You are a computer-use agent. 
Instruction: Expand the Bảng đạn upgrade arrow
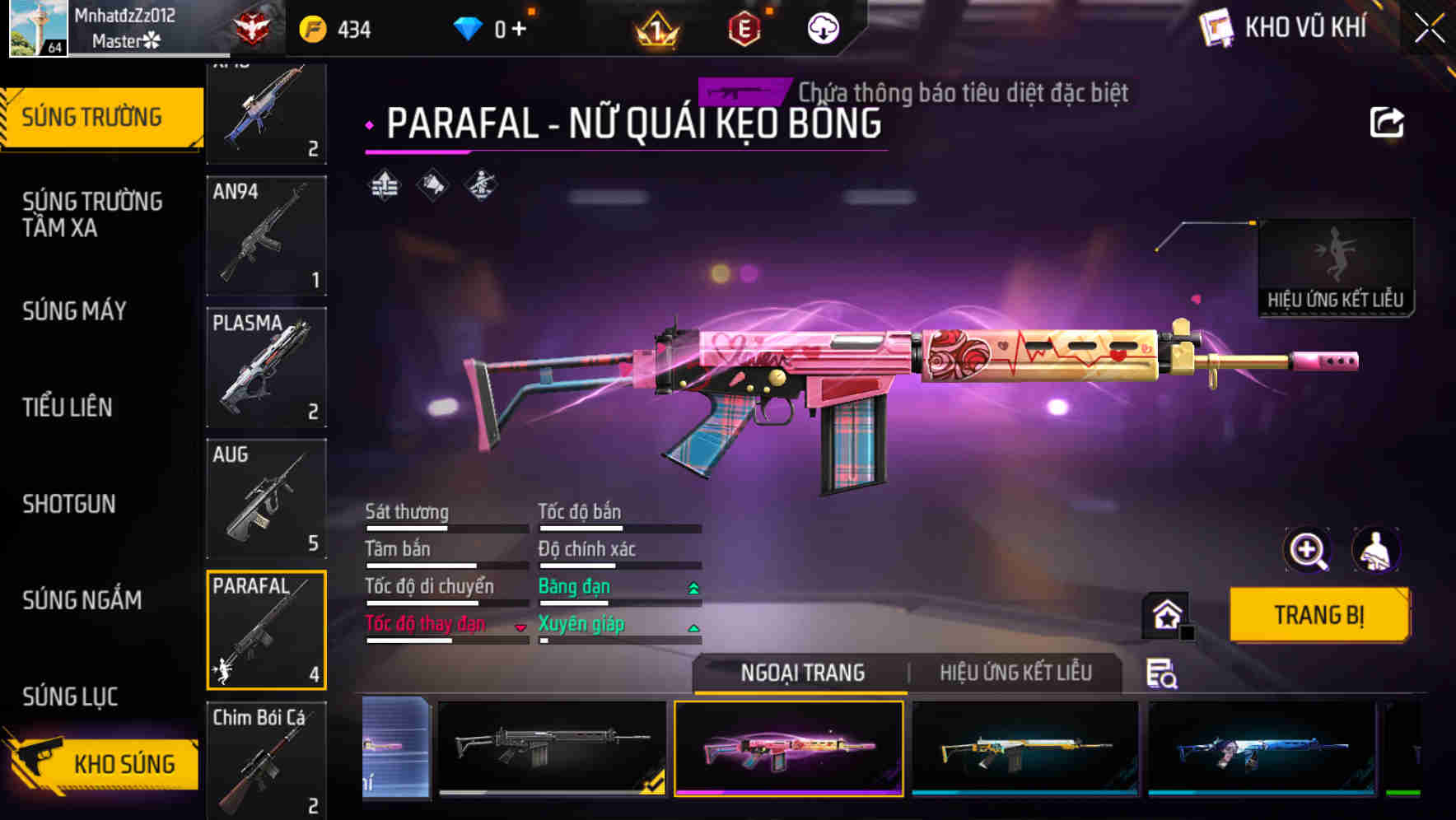point(692,586)
